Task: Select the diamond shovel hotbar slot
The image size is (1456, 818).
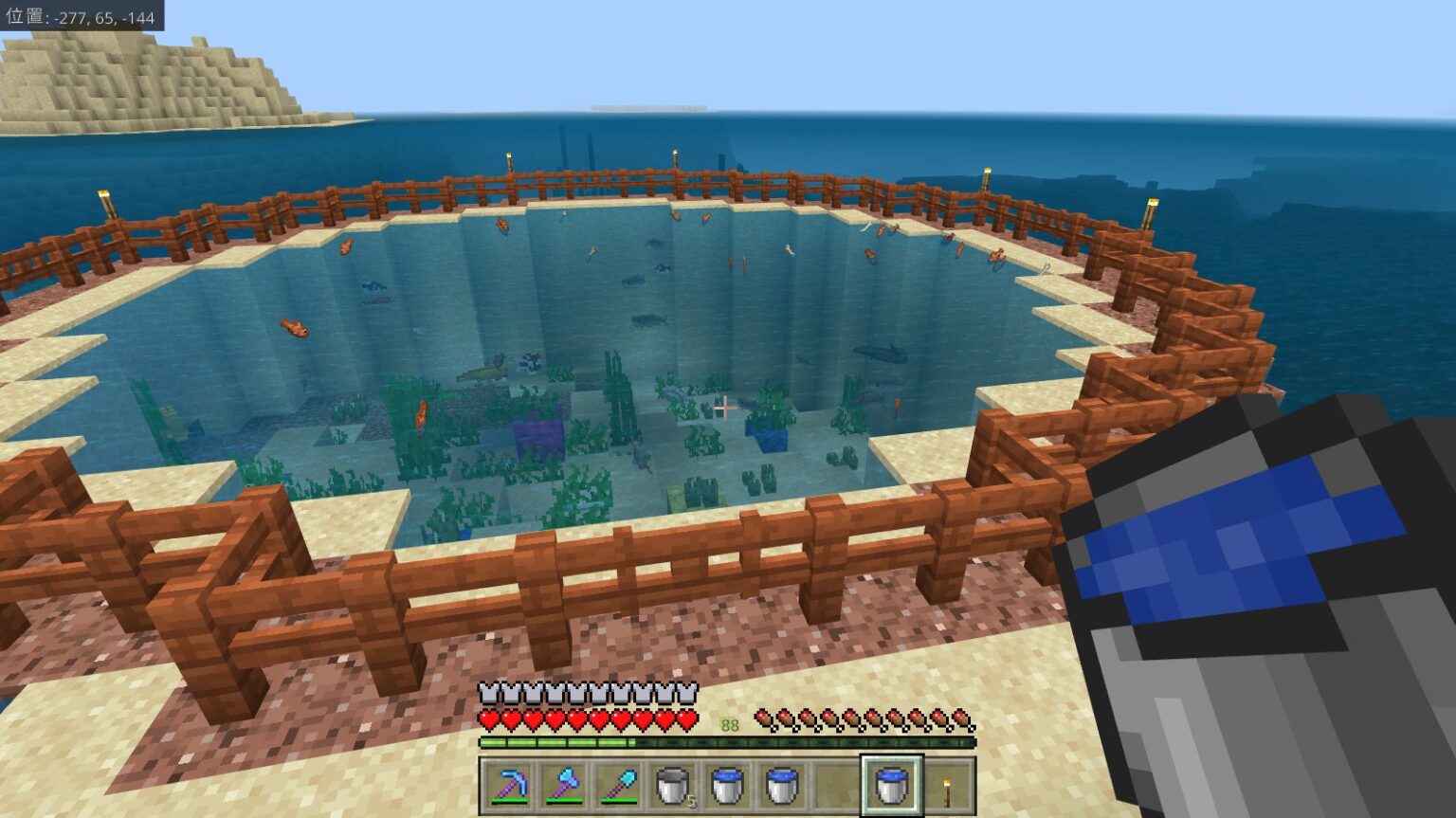Action: (619, 786)
